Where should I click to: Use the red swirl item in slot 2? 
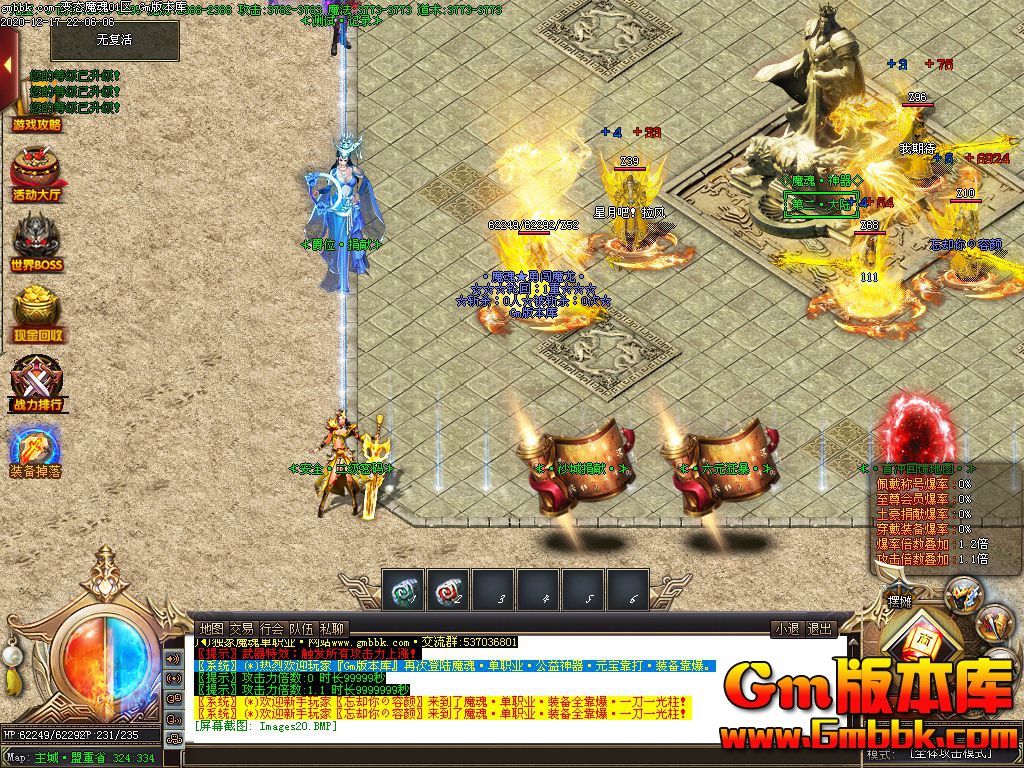447,590
